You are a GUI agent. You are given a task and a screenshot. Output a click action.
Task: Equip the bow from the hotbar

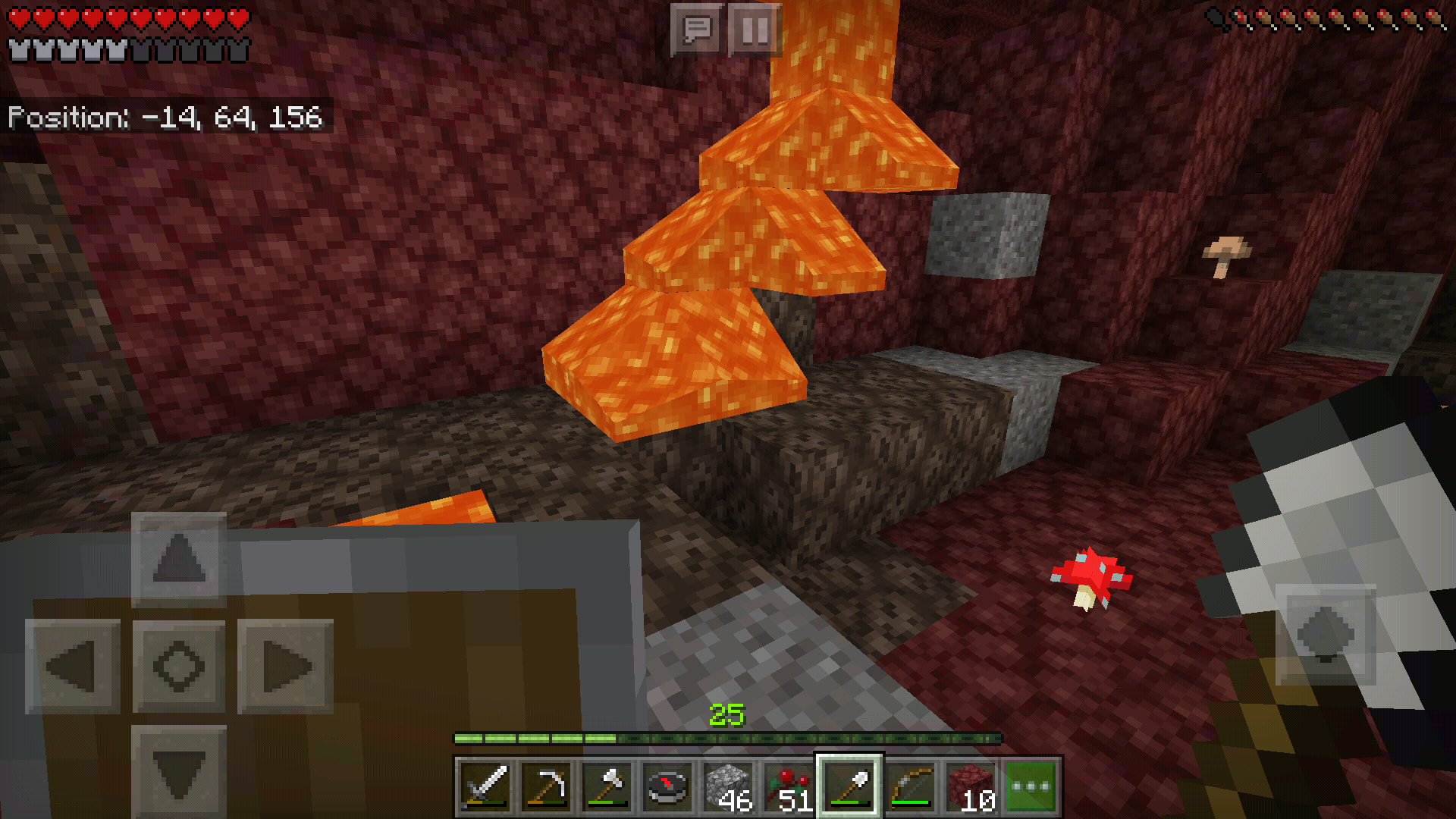tap(910, 786)
